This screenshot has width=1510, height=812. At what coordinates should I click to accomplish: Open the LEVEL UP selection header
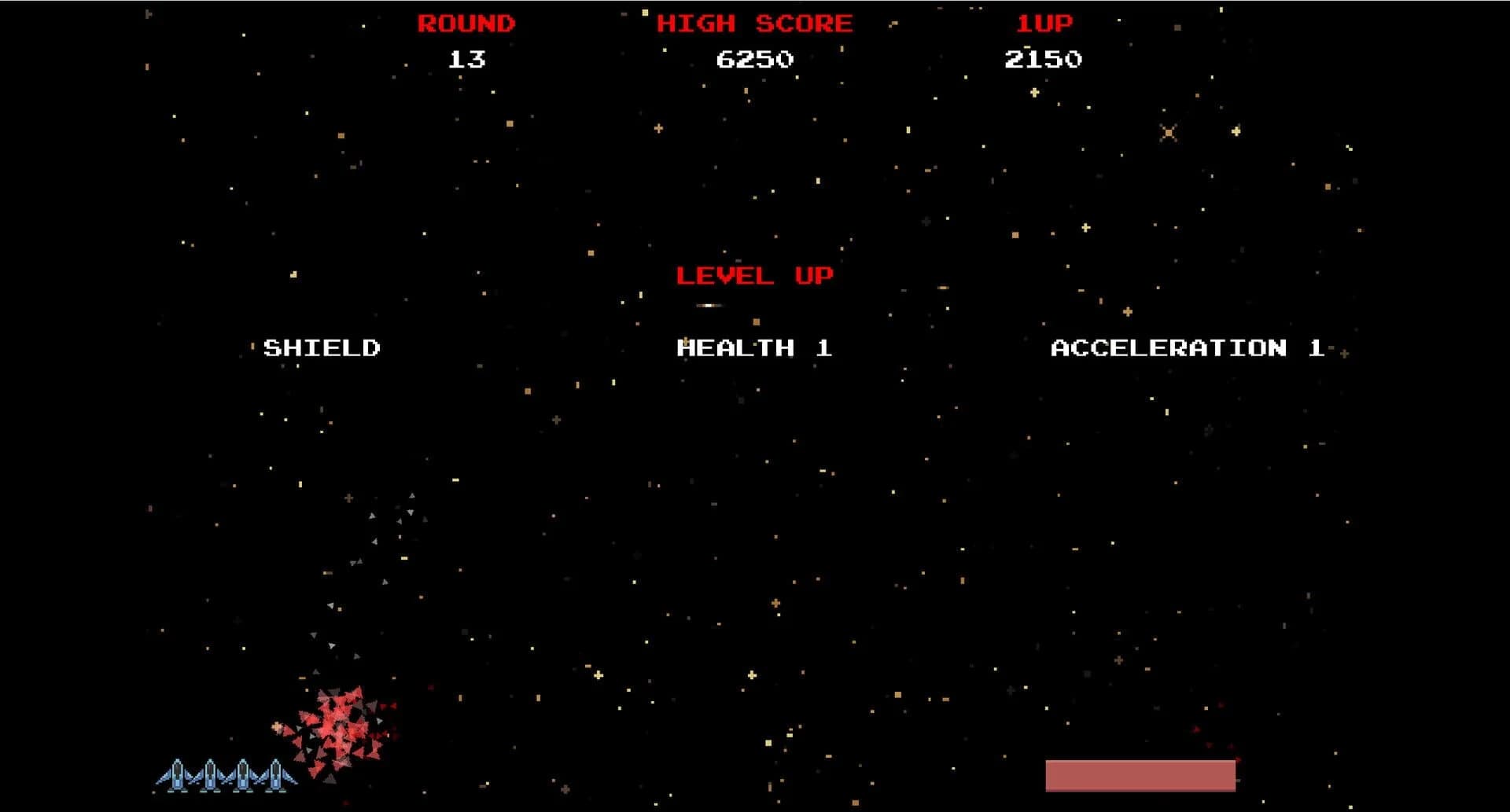(x=753, y=275)
